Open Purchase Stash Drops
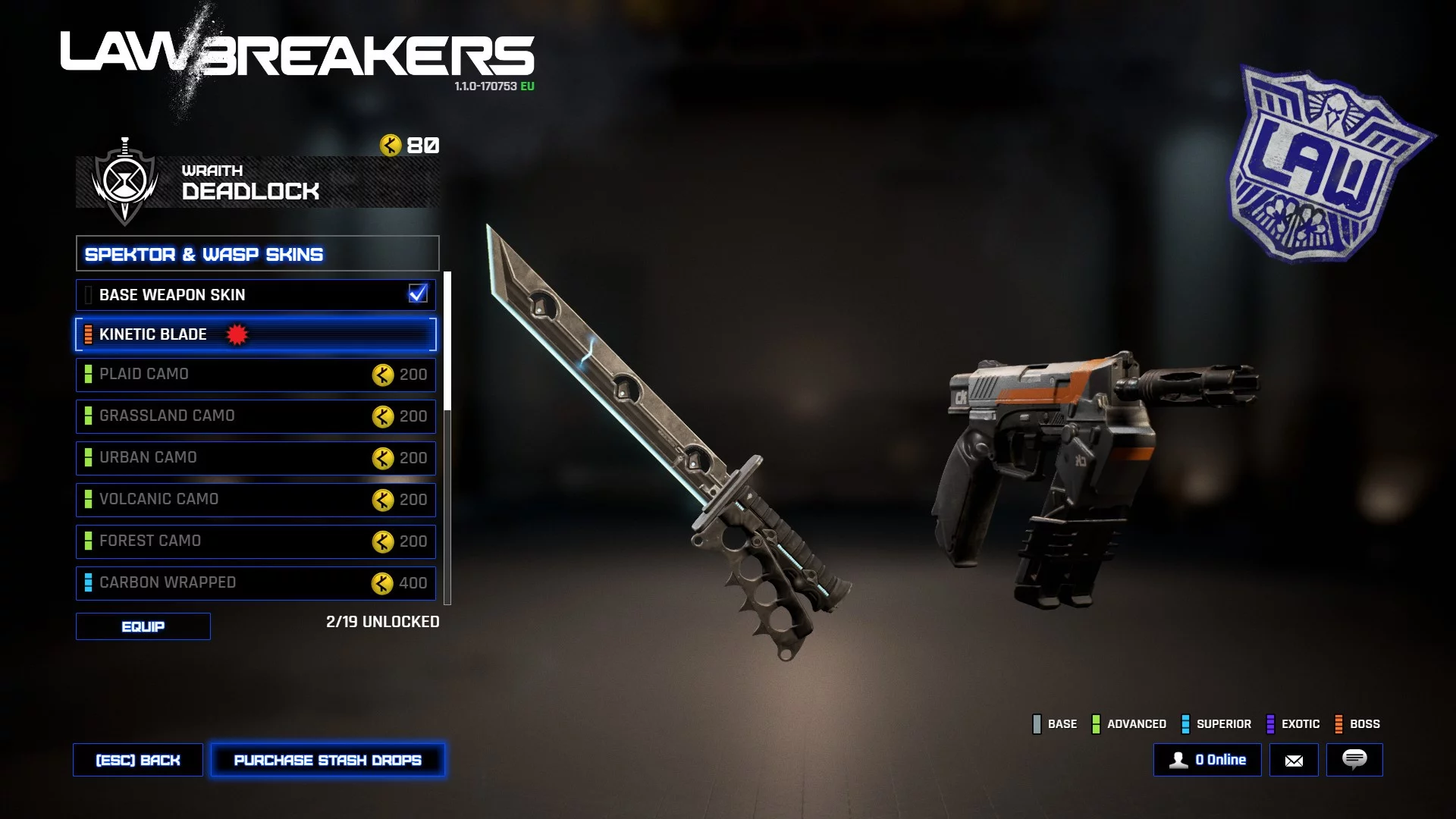 coord(328,760)
